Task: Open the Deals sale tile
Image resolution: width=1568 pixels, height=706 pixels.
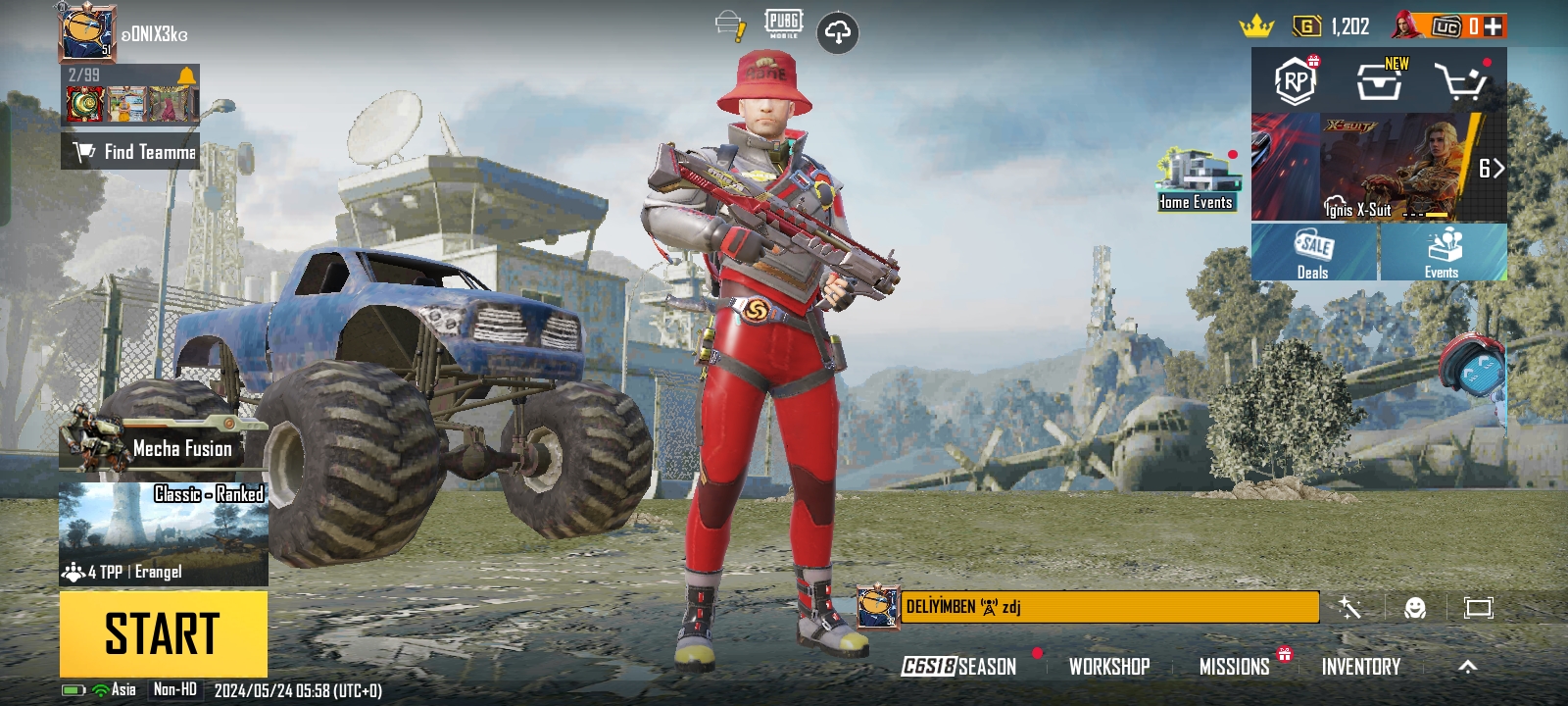Action: [x=1313, y=252]
